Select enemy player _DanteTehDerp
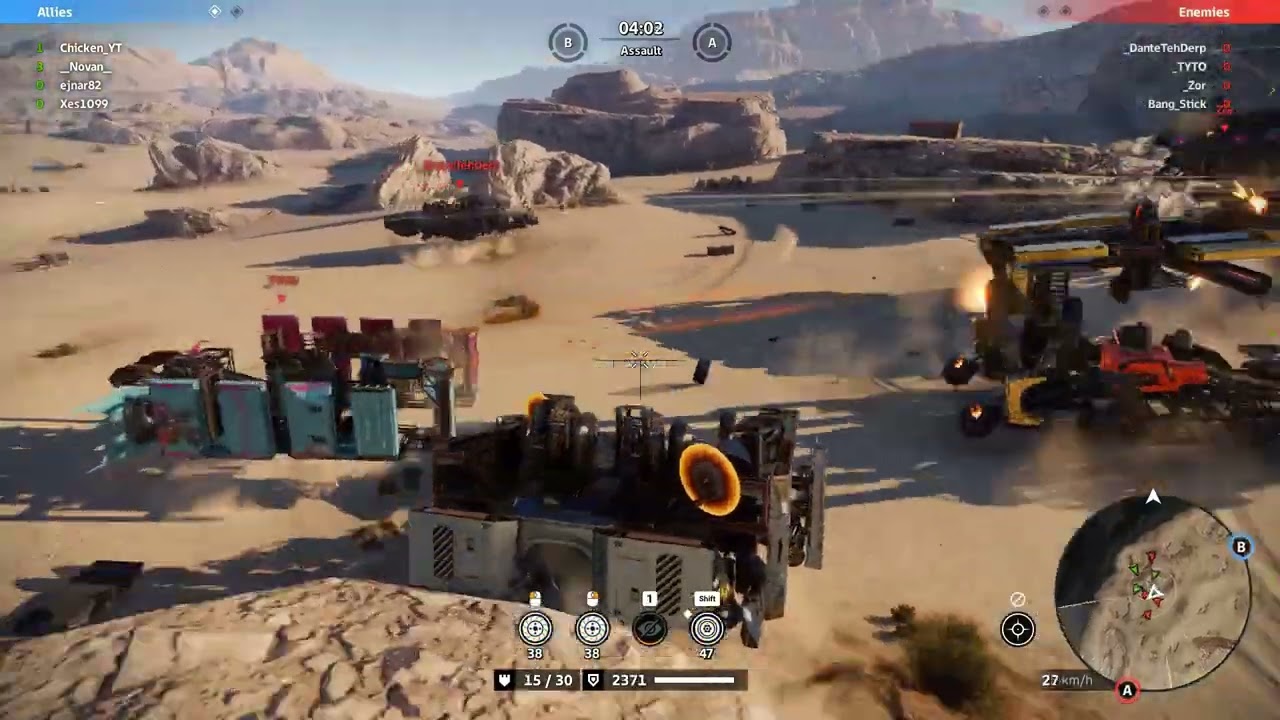The height and width of the screenshot is (720, 1280). pos(1165,48)
